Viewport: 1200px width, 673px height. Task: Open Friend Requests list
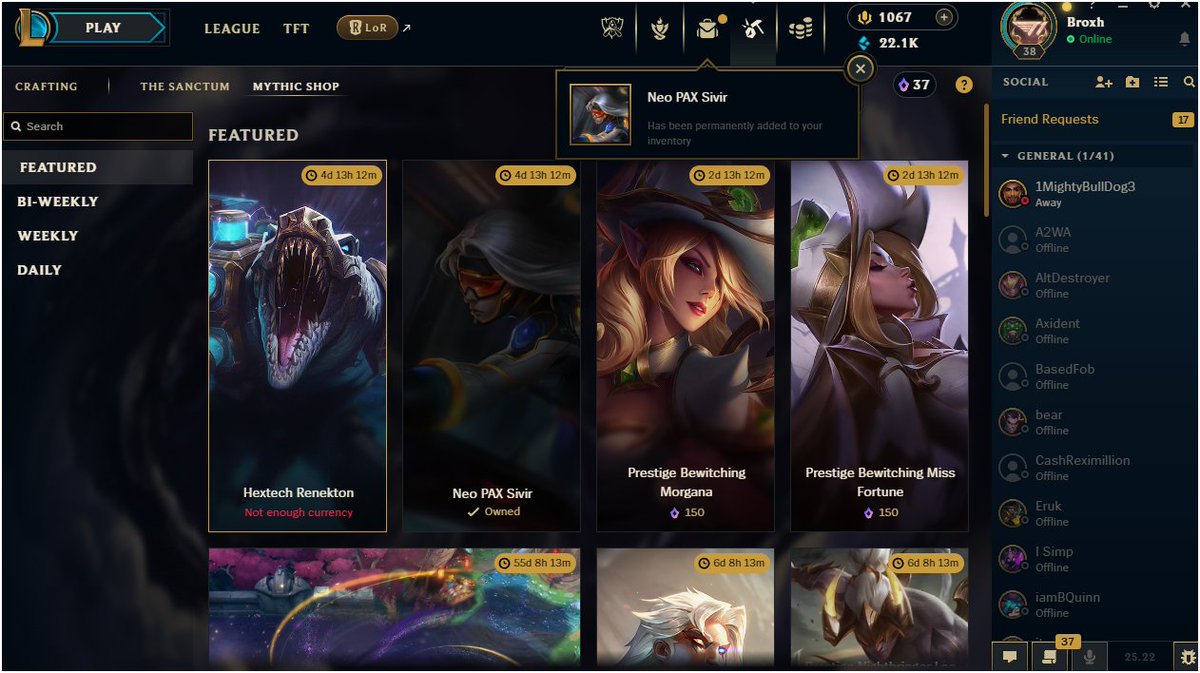pos(1050,120)
